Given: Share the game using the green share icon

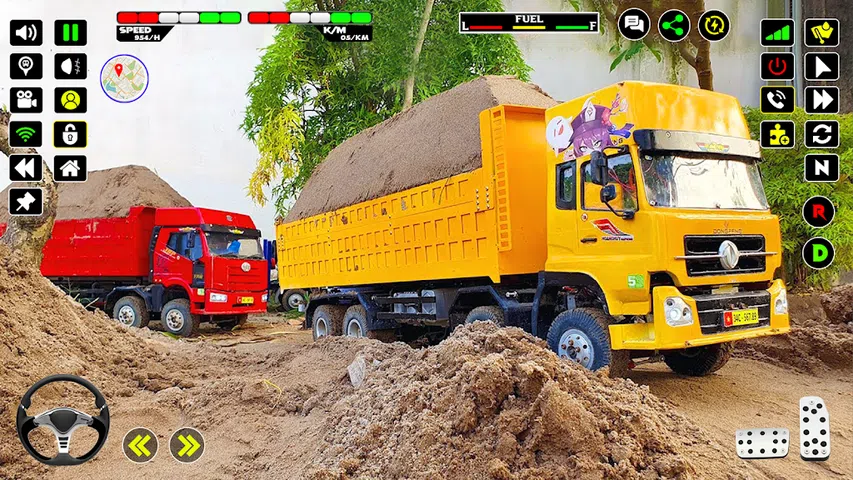Looking at the screenshot, I should (674, 24).
